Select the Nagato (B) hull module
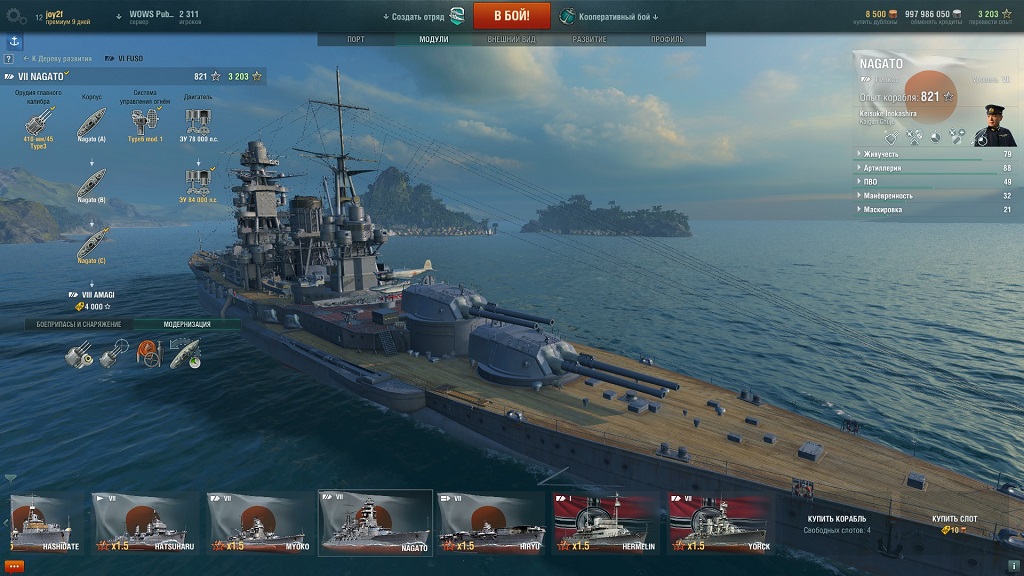1024x576 pixels. coord(92,183)
